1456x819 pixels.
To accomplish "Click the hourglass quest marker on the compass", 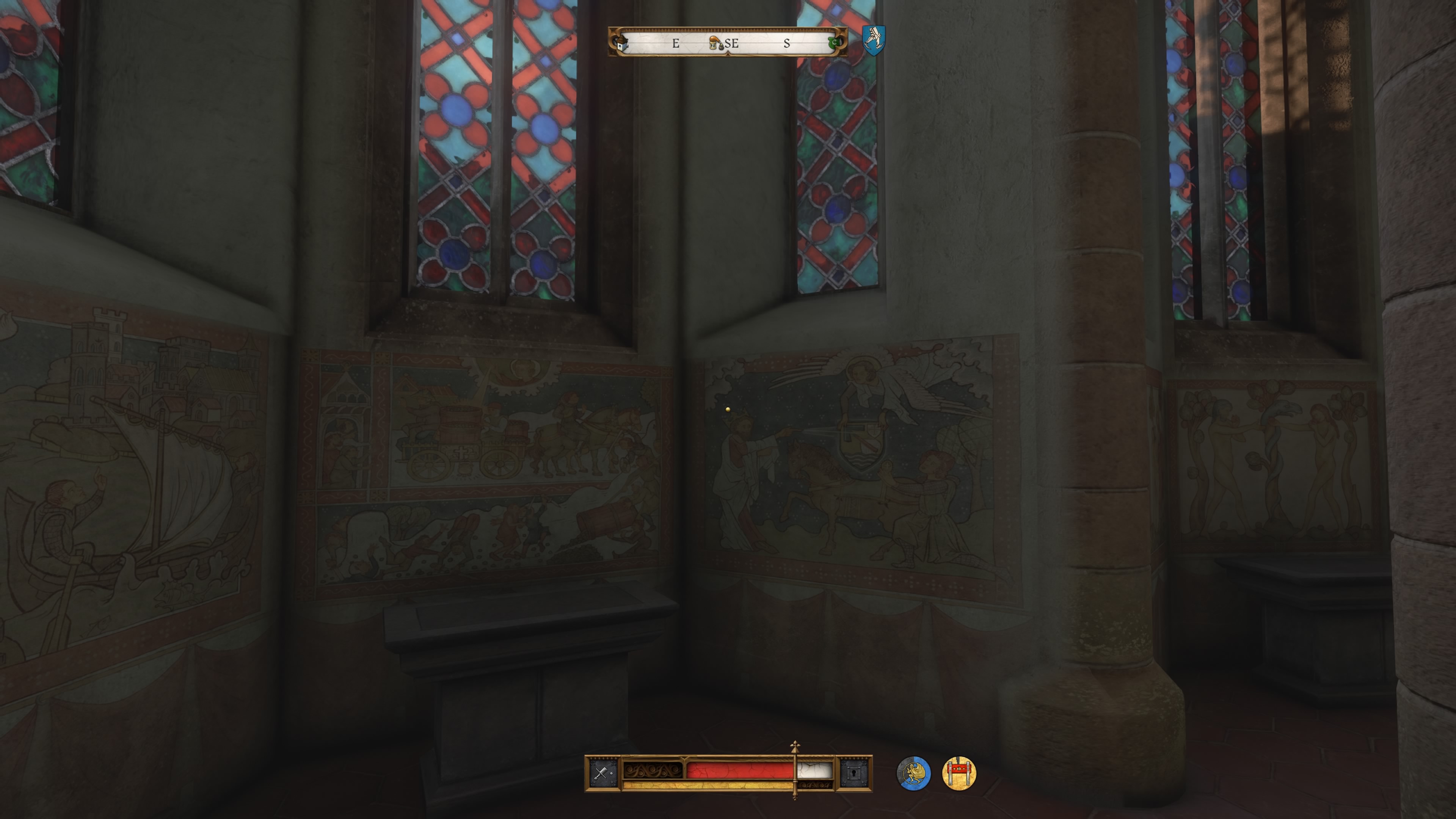I will (713, 44).
